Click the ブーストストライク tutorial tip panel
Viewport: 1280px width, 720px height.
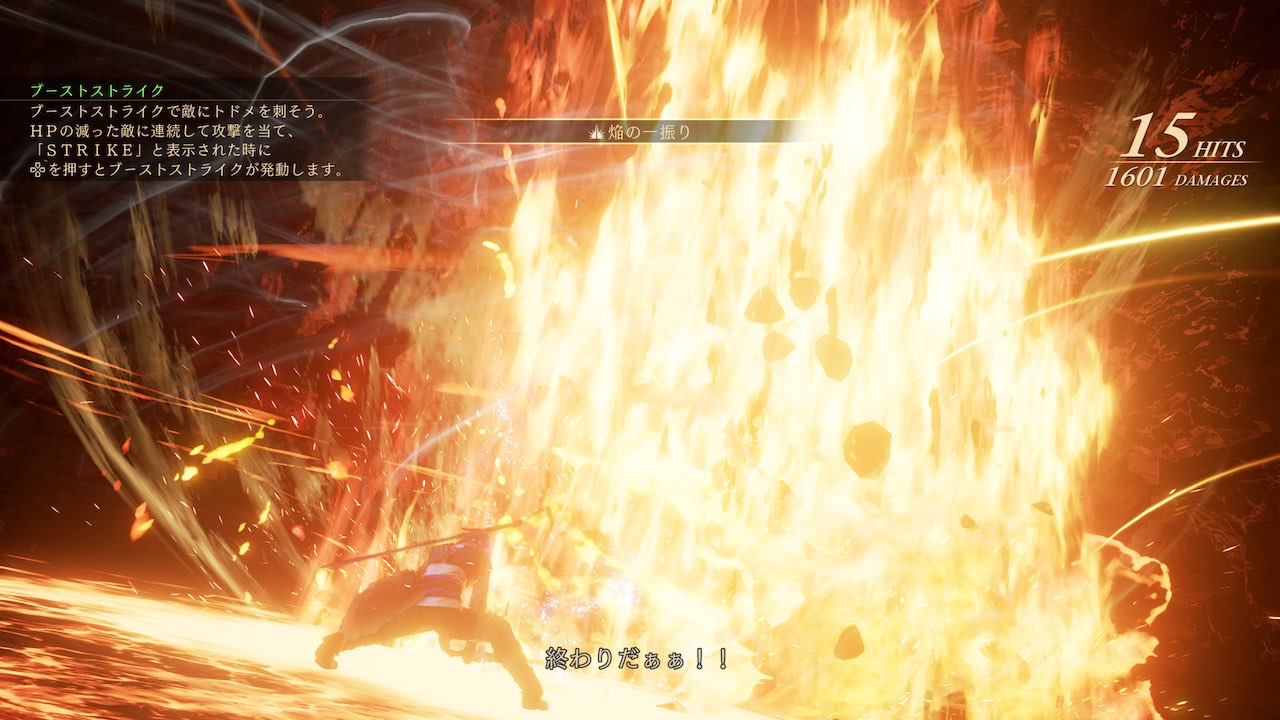point(188,131)
